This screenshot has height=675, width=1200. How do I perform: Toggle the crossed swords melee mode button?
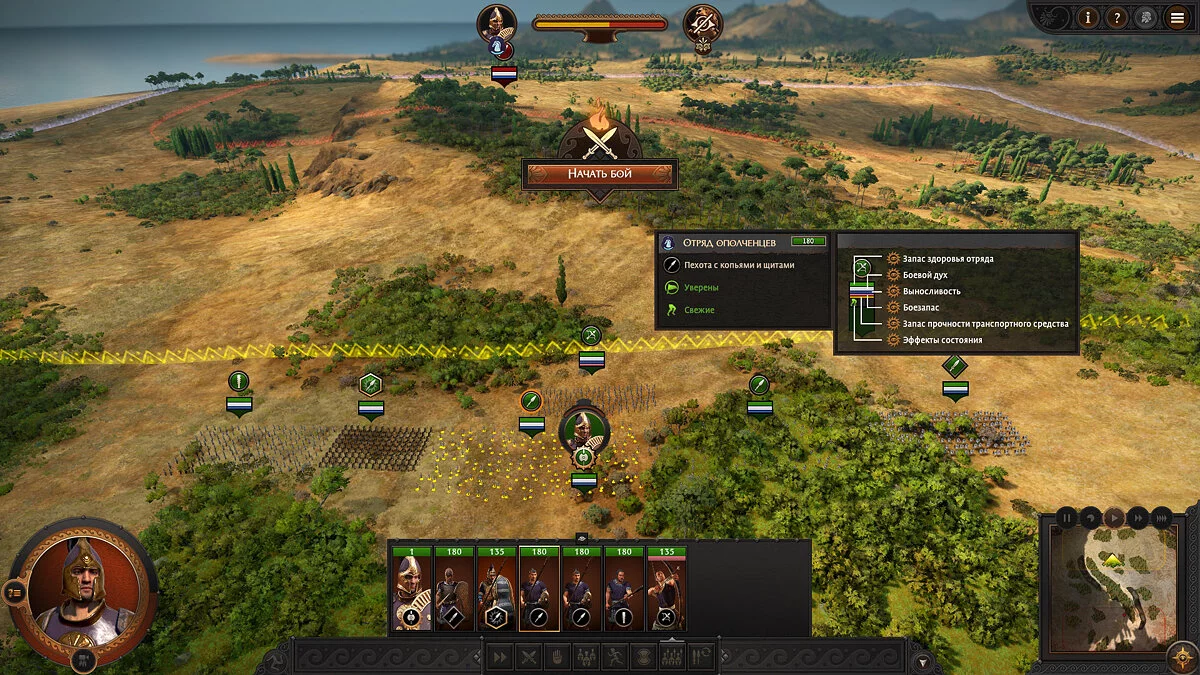(x=529, y=657)
